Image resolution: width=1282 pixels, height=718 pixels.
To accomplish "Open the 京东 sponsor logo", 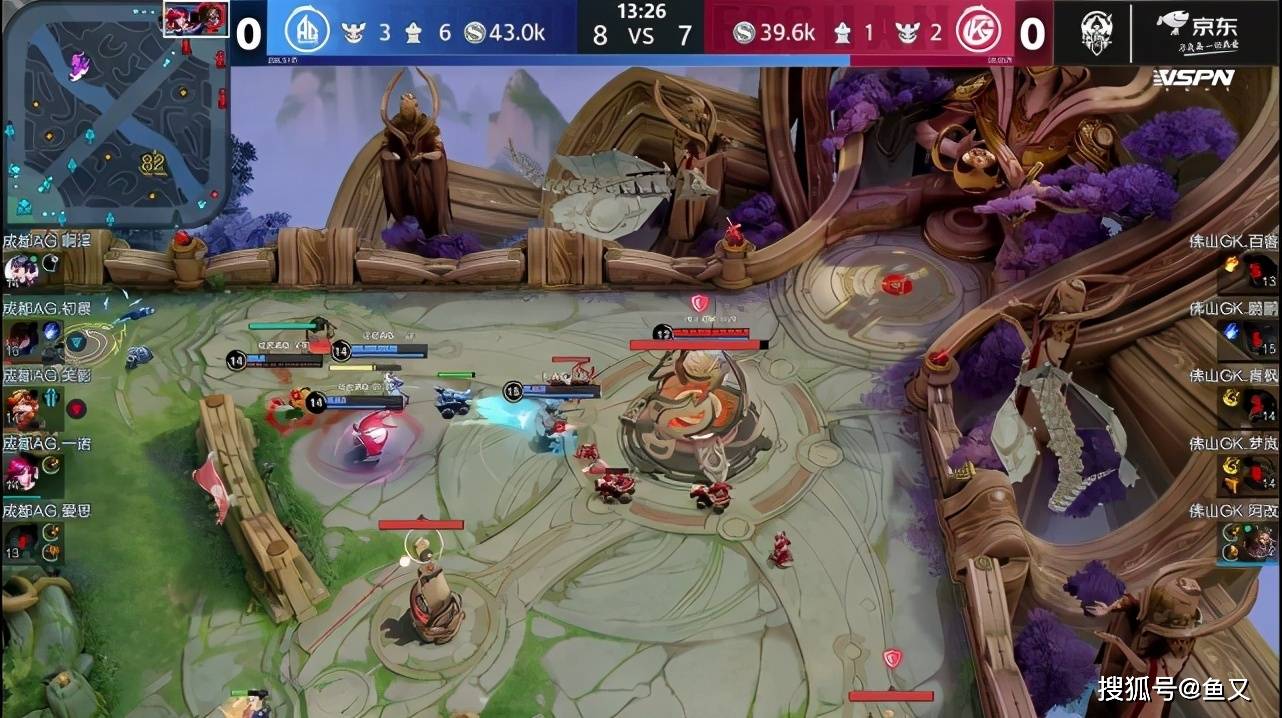I will pos(1195,31).
